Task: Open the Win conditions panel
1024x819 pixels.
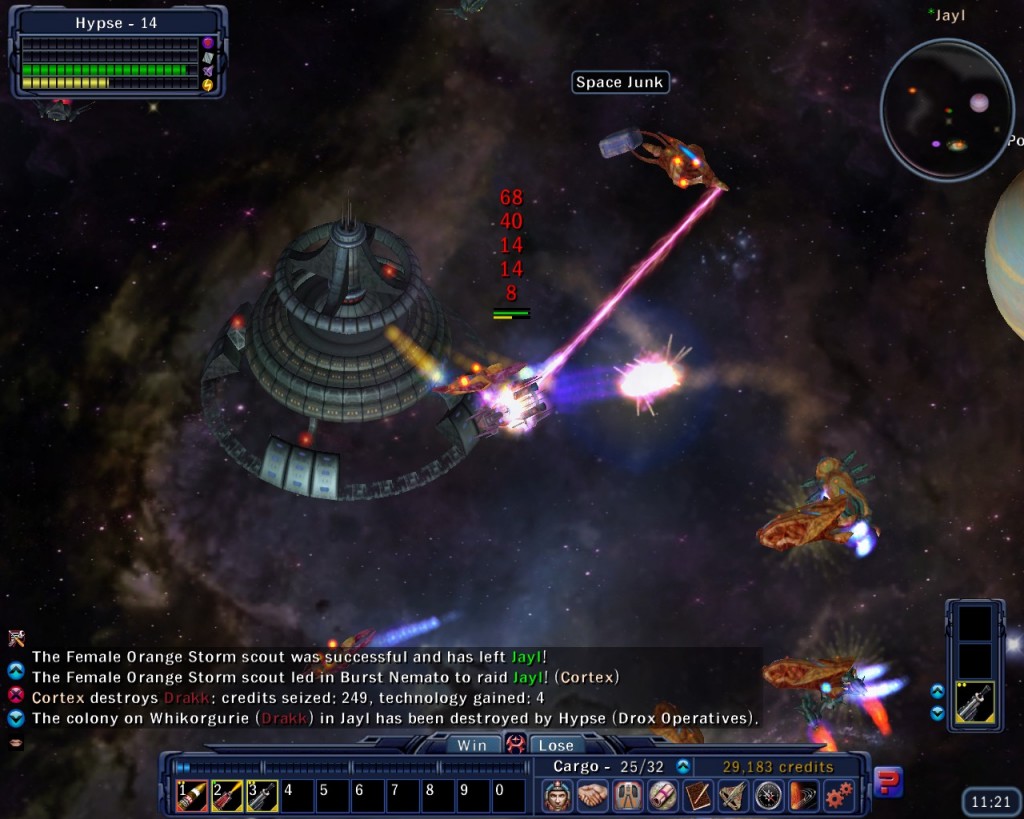Action: 472,745
